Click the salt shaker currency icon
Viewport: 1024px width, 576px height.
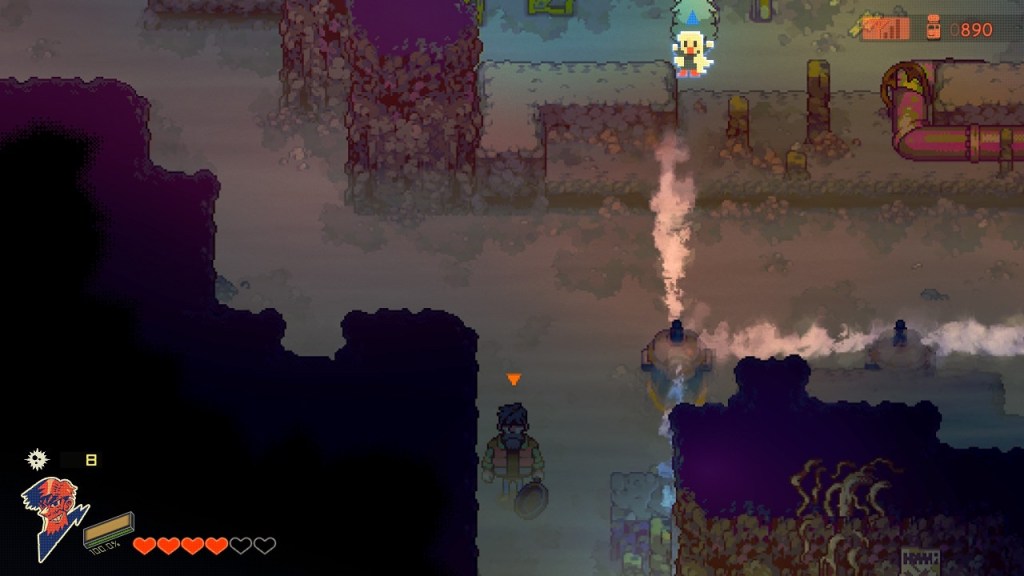click(933, 28)
